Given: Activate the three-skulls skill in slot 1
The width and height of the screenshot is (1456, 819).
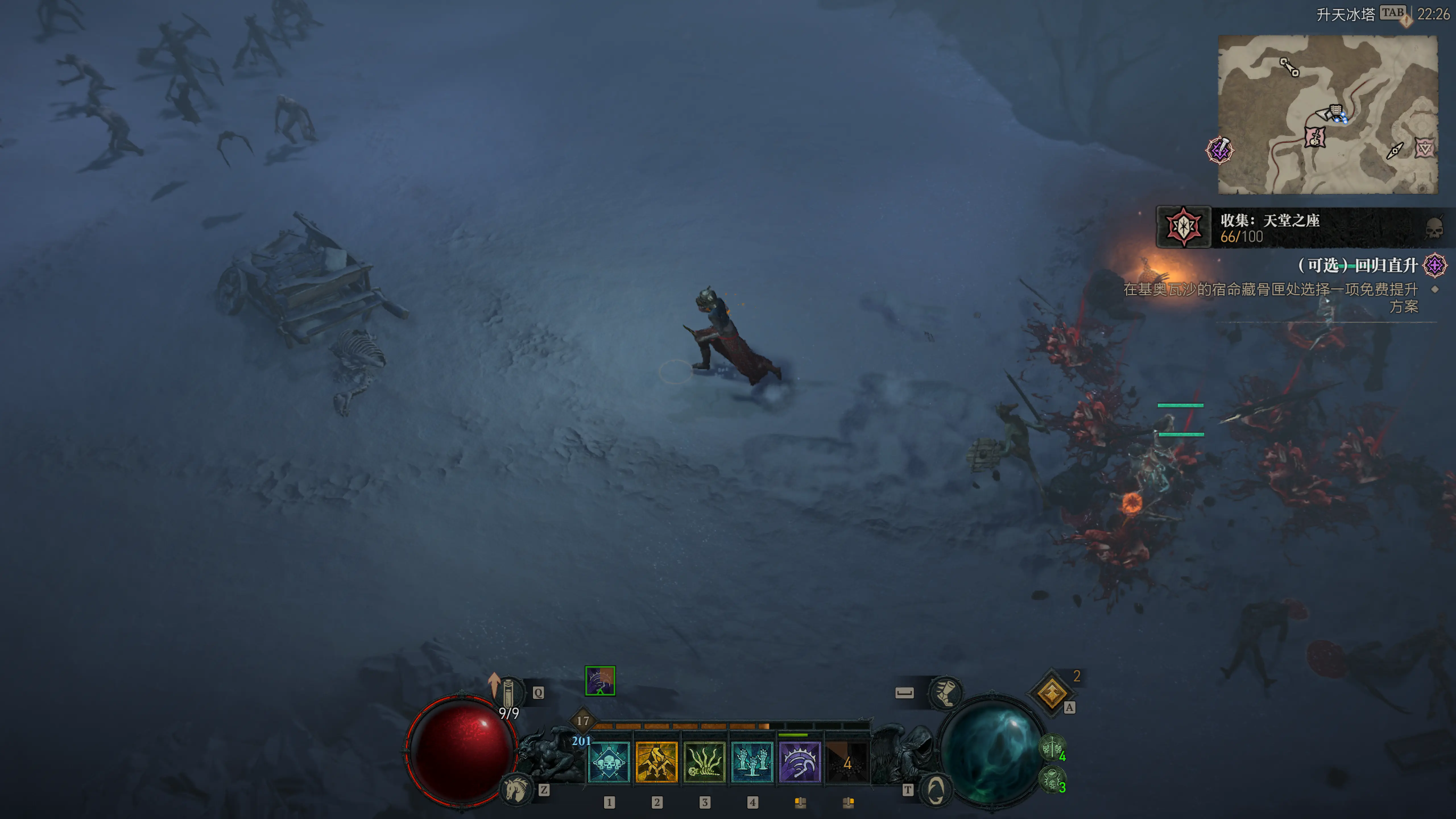Looking at the screenshot, I should [x=609, y=762].
